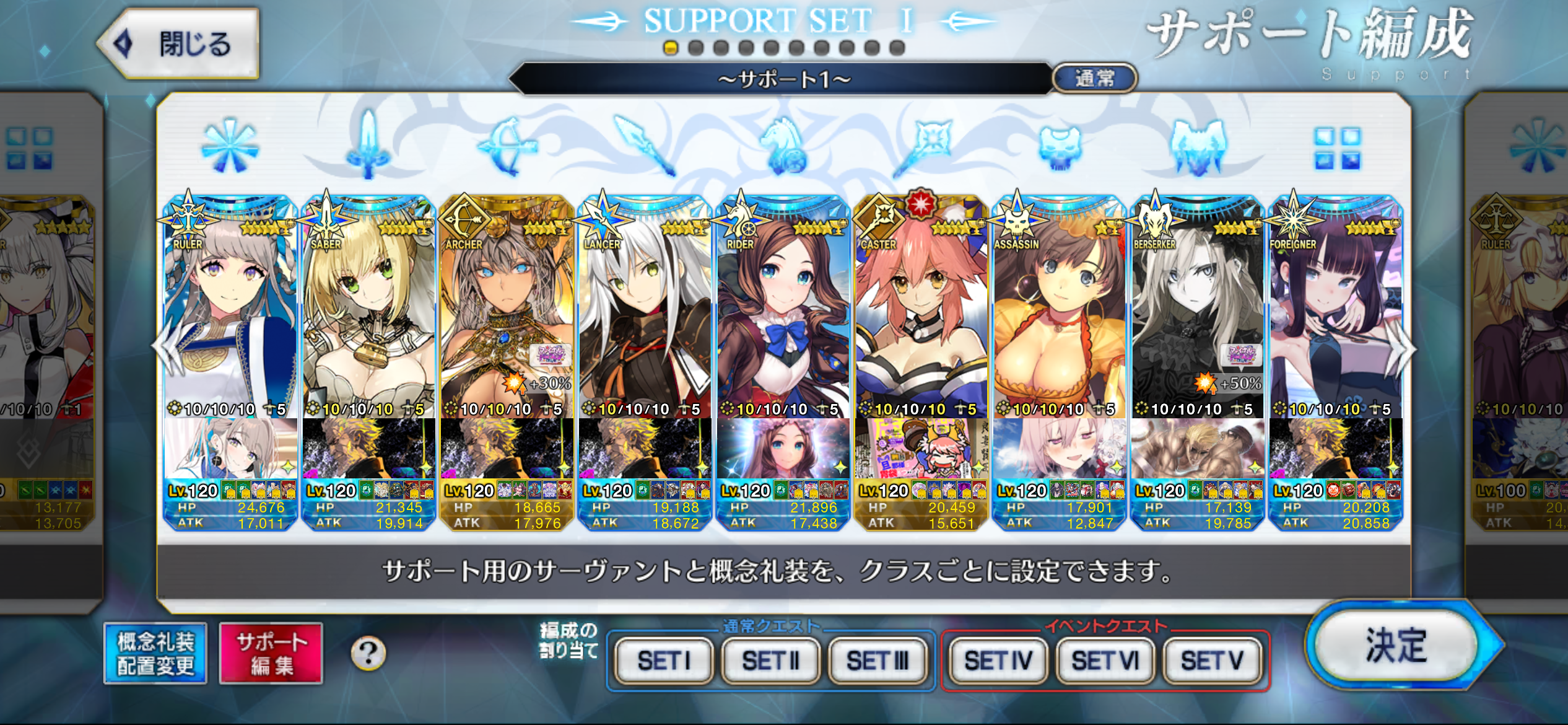Confirm the setup with 決定 button
This screenshot has height=725, width=1568.
pos(1396,646)
